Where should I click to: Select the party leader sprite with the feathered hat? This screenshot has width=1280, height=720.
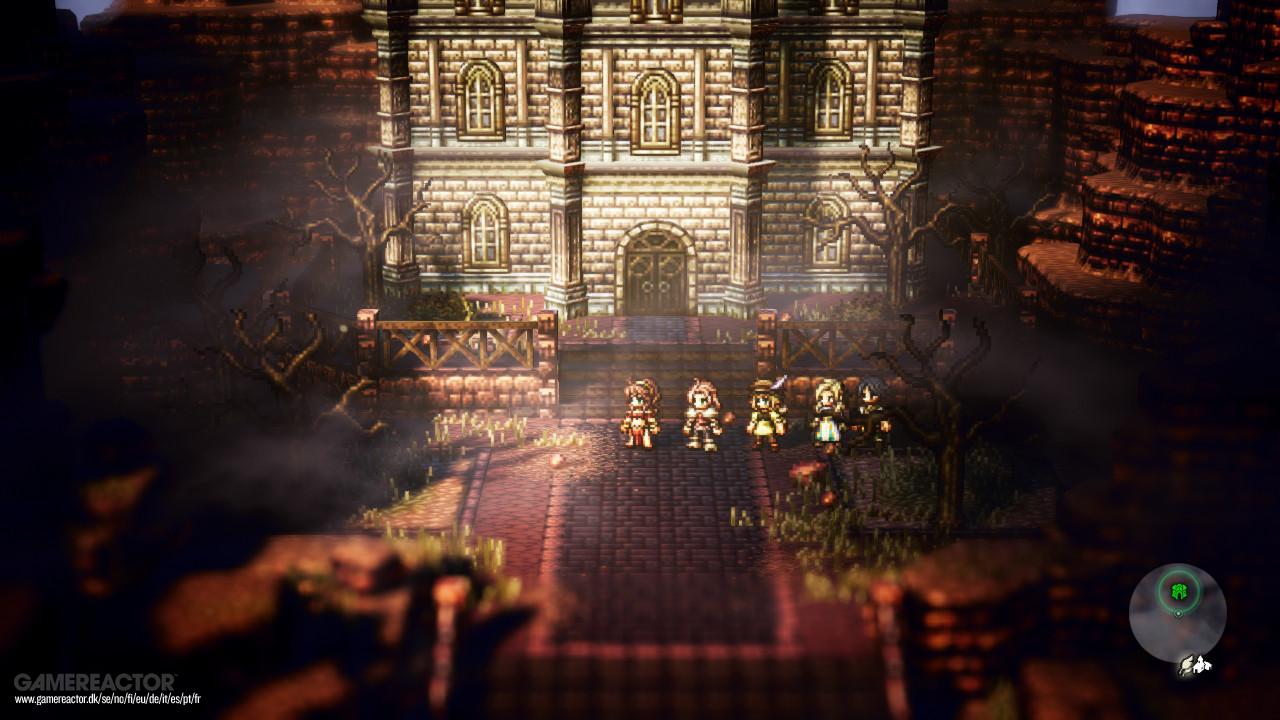pos(763,410)
